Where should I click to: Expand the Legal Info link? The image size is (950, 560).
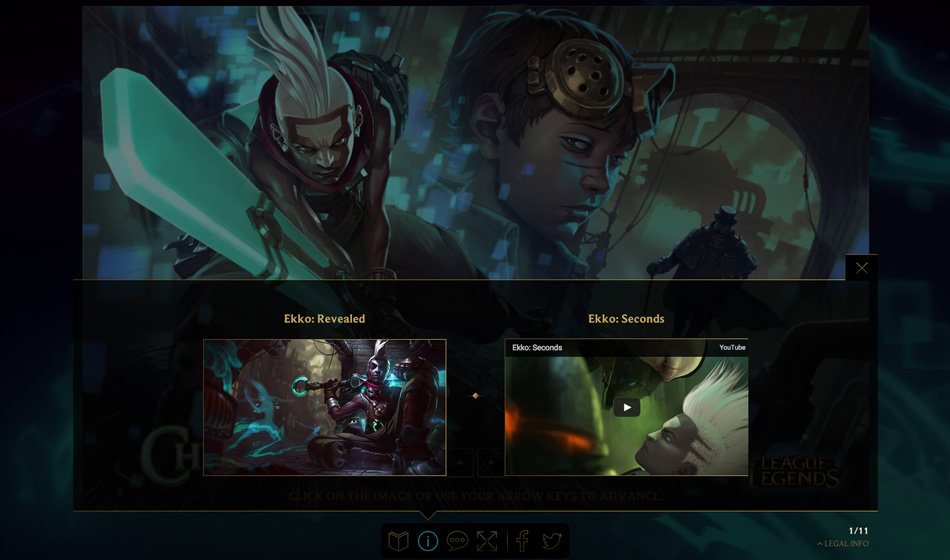tap(843, 544)
